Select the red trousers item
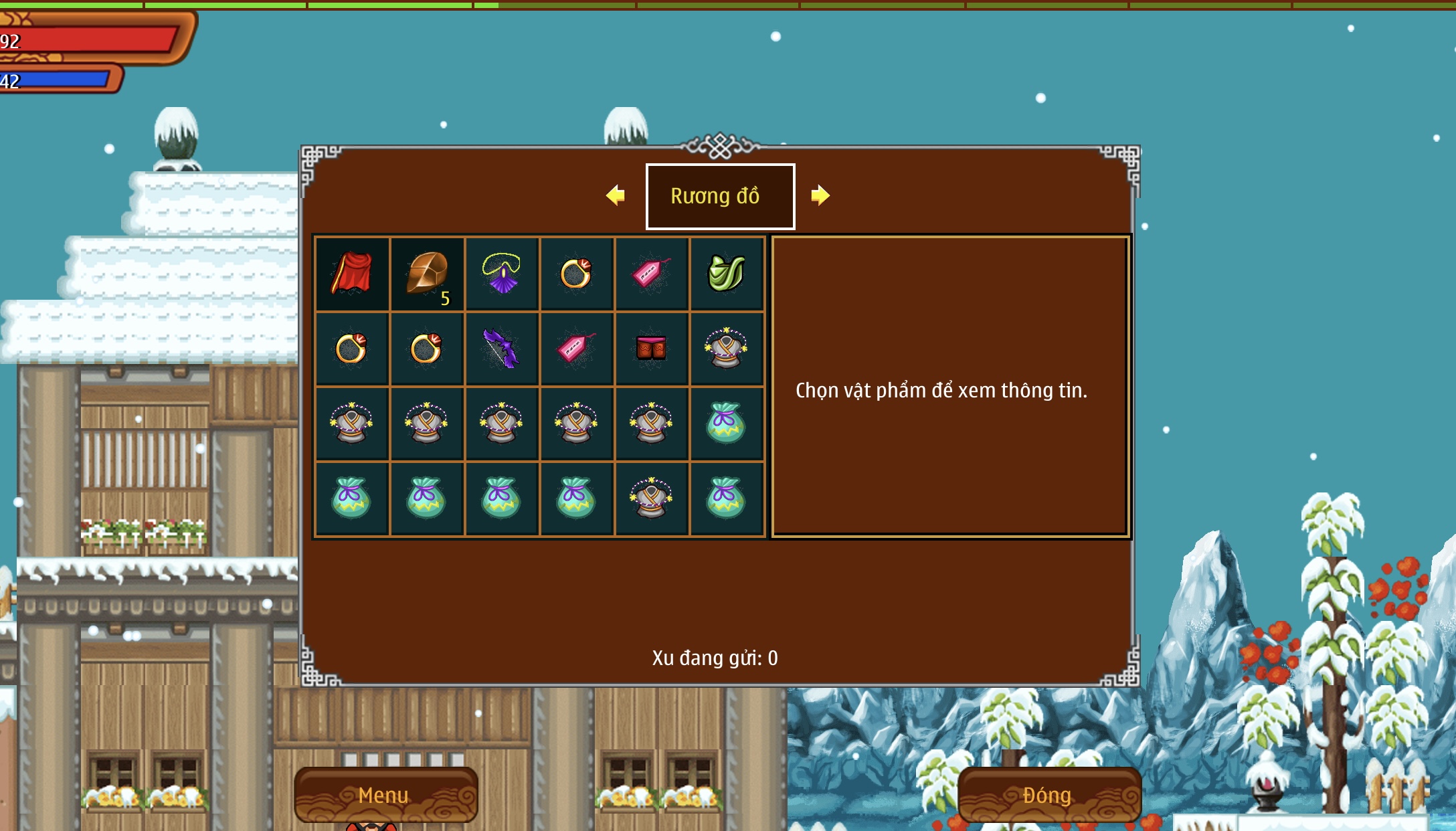 point(651,349)
